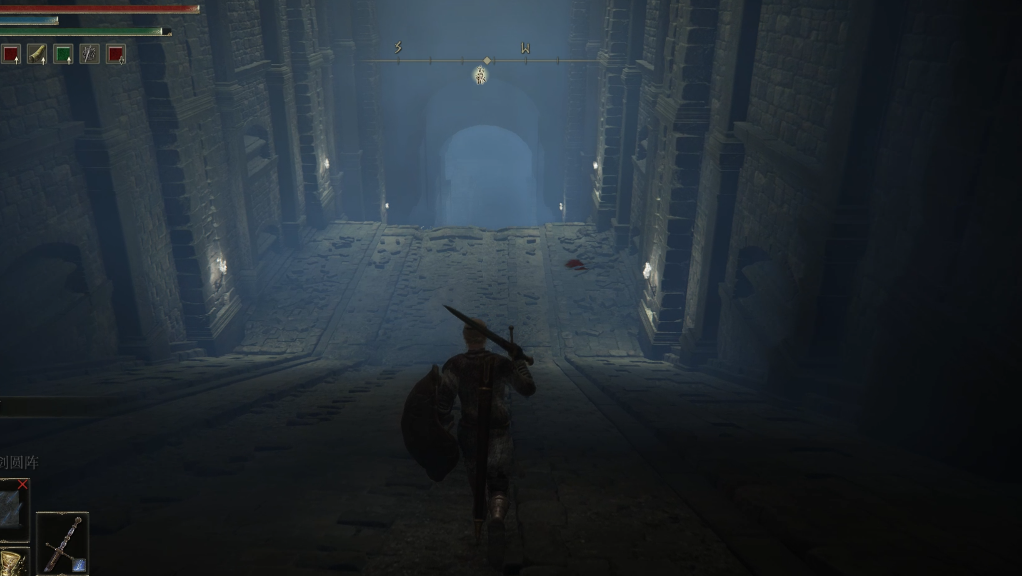The height and width of the screenshot is (576, 1022).
Task: Select the spell slot marked with red X
Action: coord(14,503)
